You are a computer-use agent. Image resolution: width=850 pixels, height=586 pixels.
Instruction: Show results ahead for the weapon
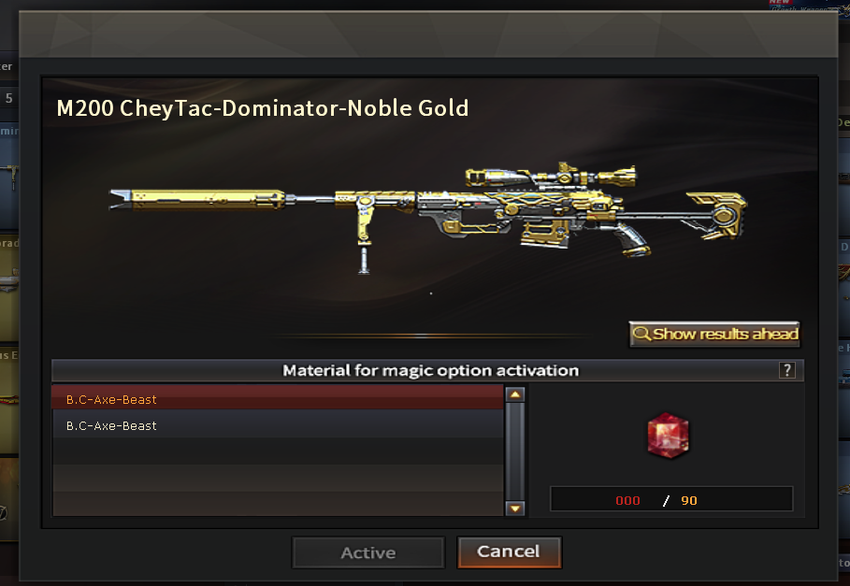point(715,334)
